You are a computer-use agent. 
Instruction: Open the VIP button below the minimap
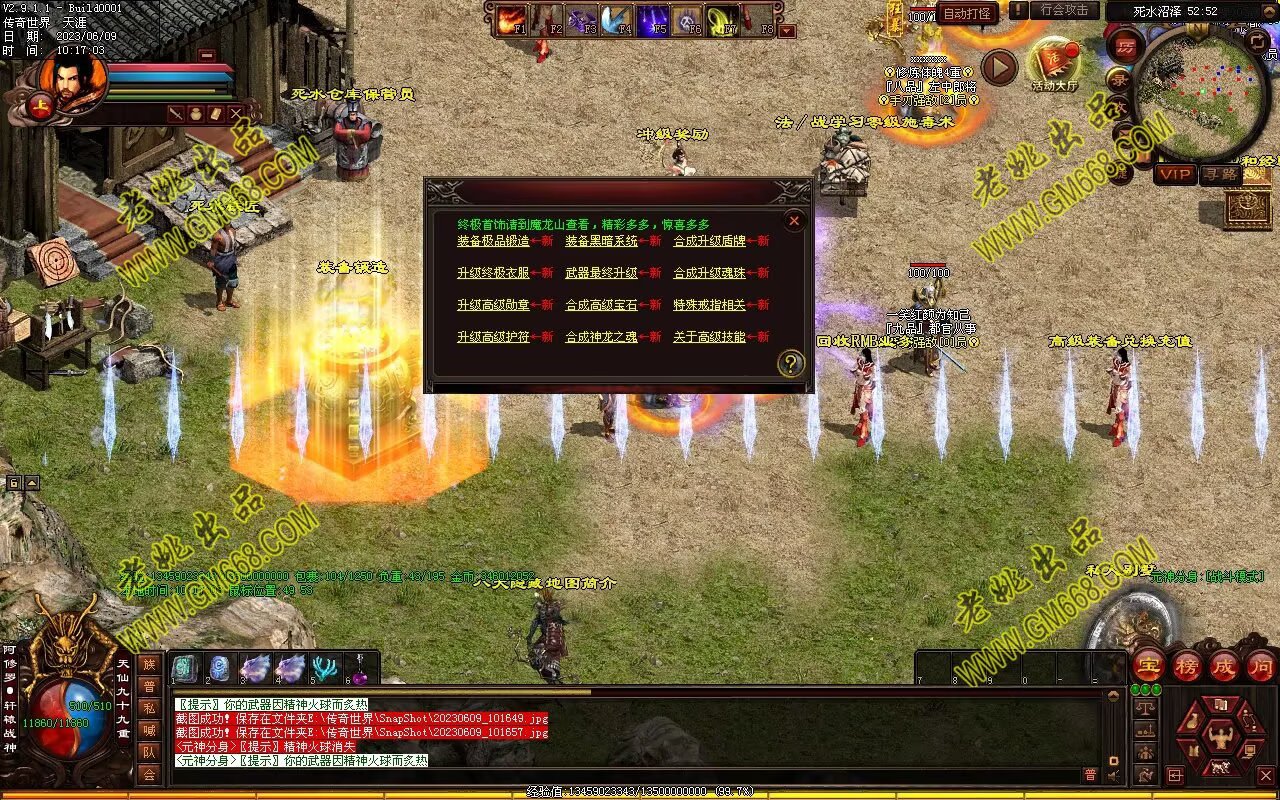point(1175,174)
